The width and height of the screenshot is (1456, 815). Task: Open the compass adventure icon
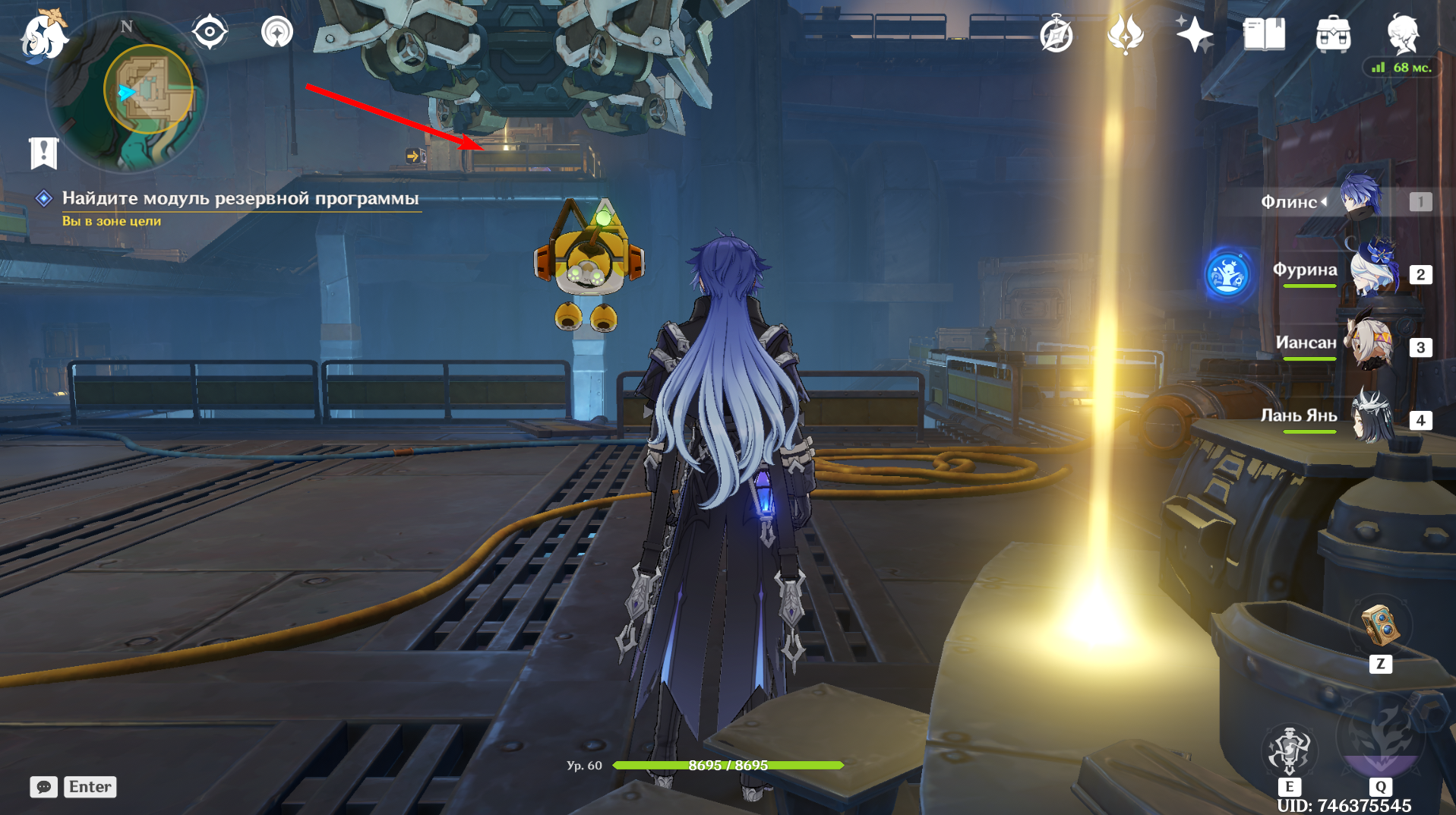tap(1056, 35)
